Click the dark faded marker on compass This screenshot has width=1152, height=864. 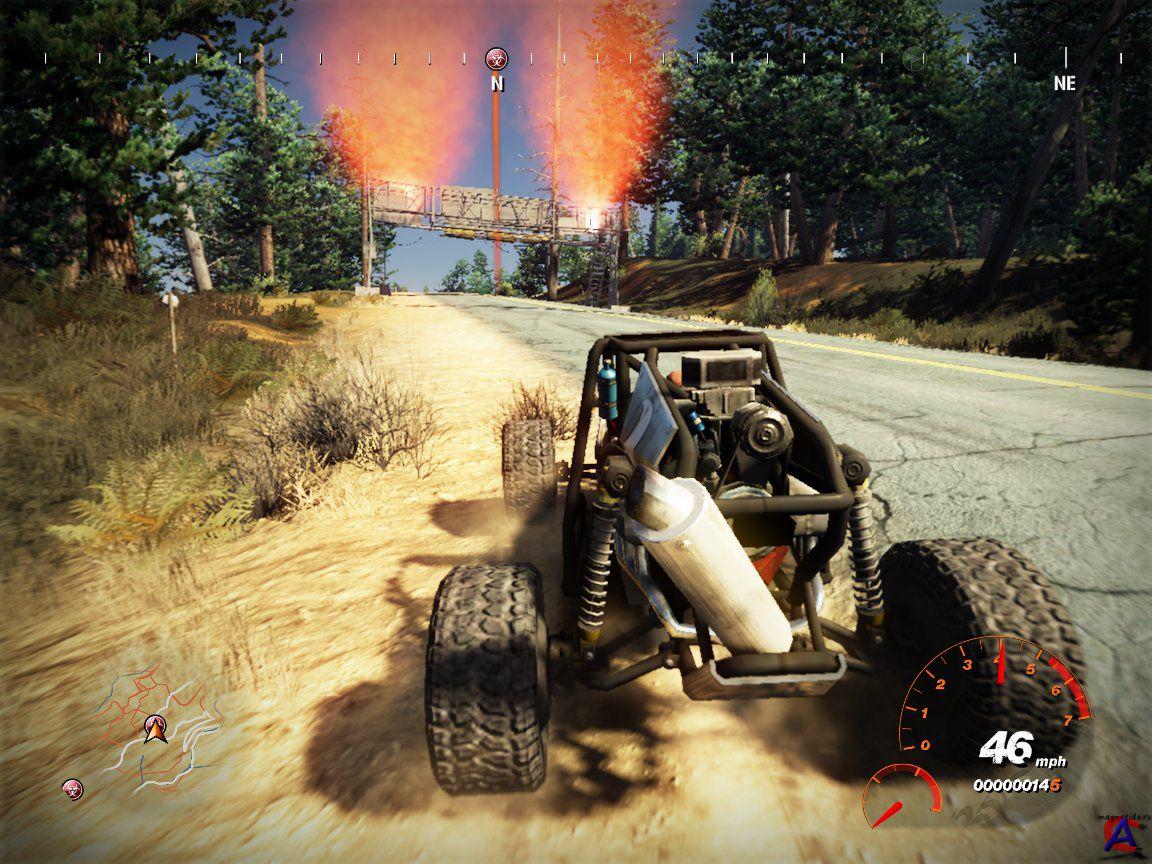(x=913, y=58)
